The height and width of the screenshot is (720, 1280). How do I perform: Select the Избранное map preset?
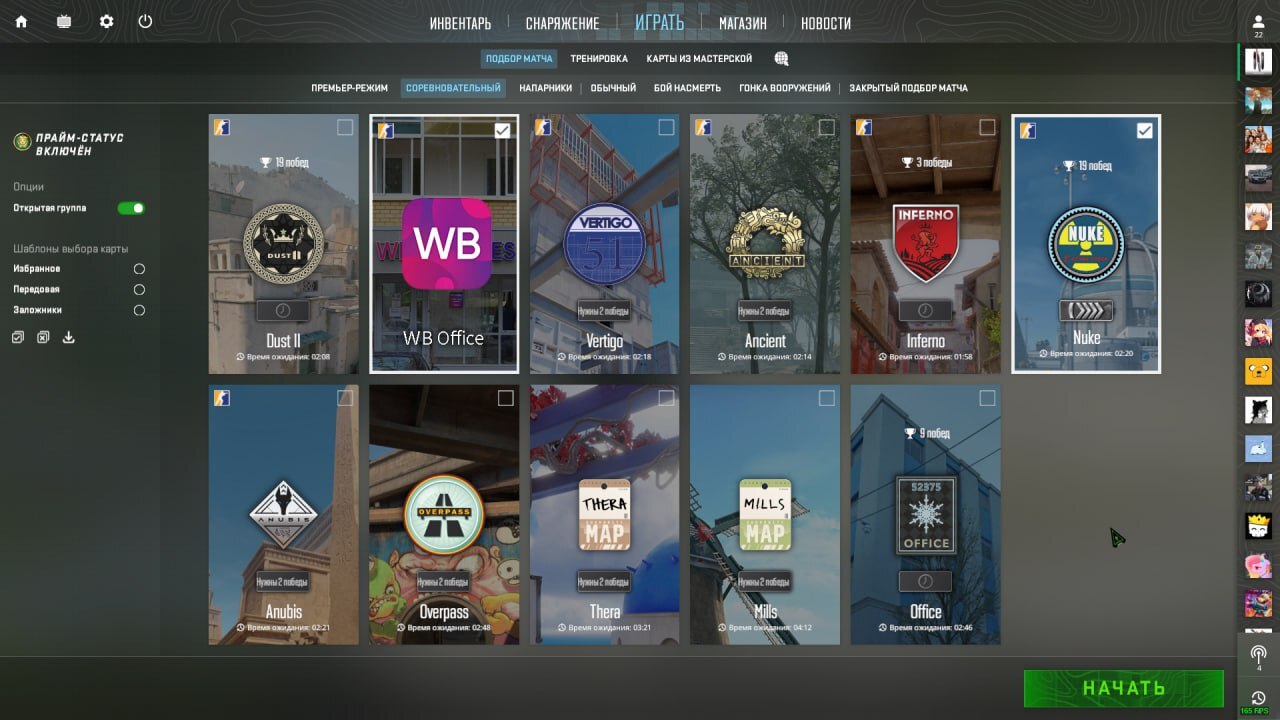point(139,269)
